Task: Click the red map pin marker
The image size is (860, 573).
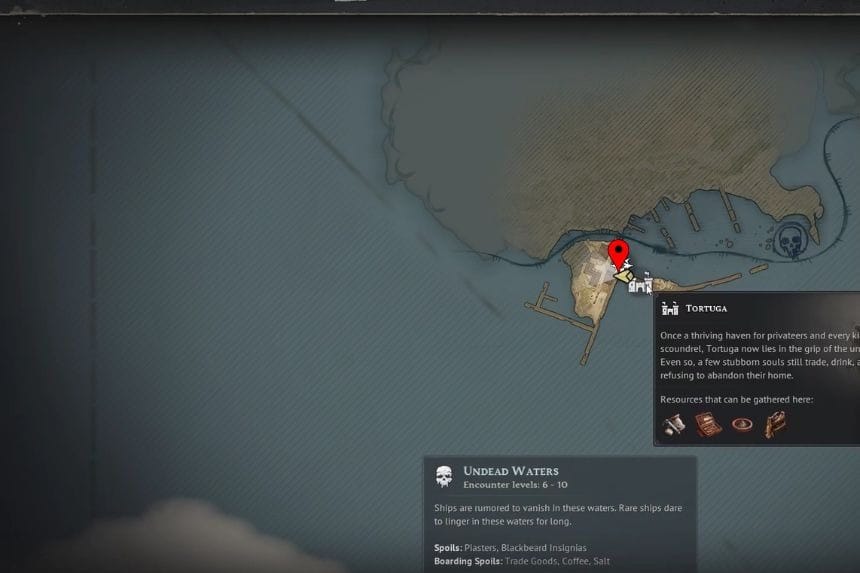Action: tap(618, 252)
